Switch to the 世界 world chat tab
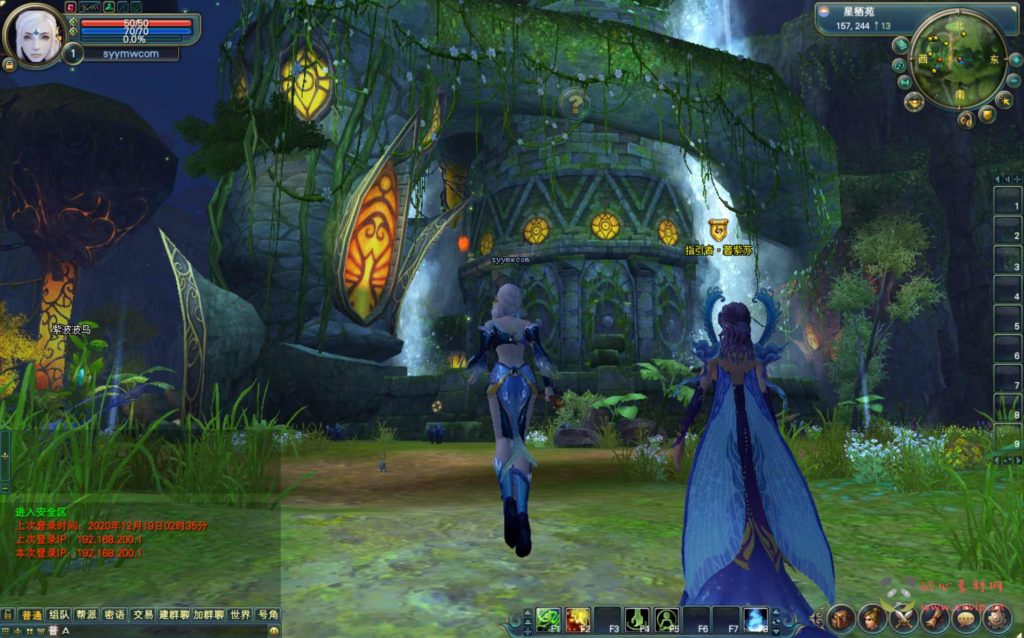 tap(239, 614)
